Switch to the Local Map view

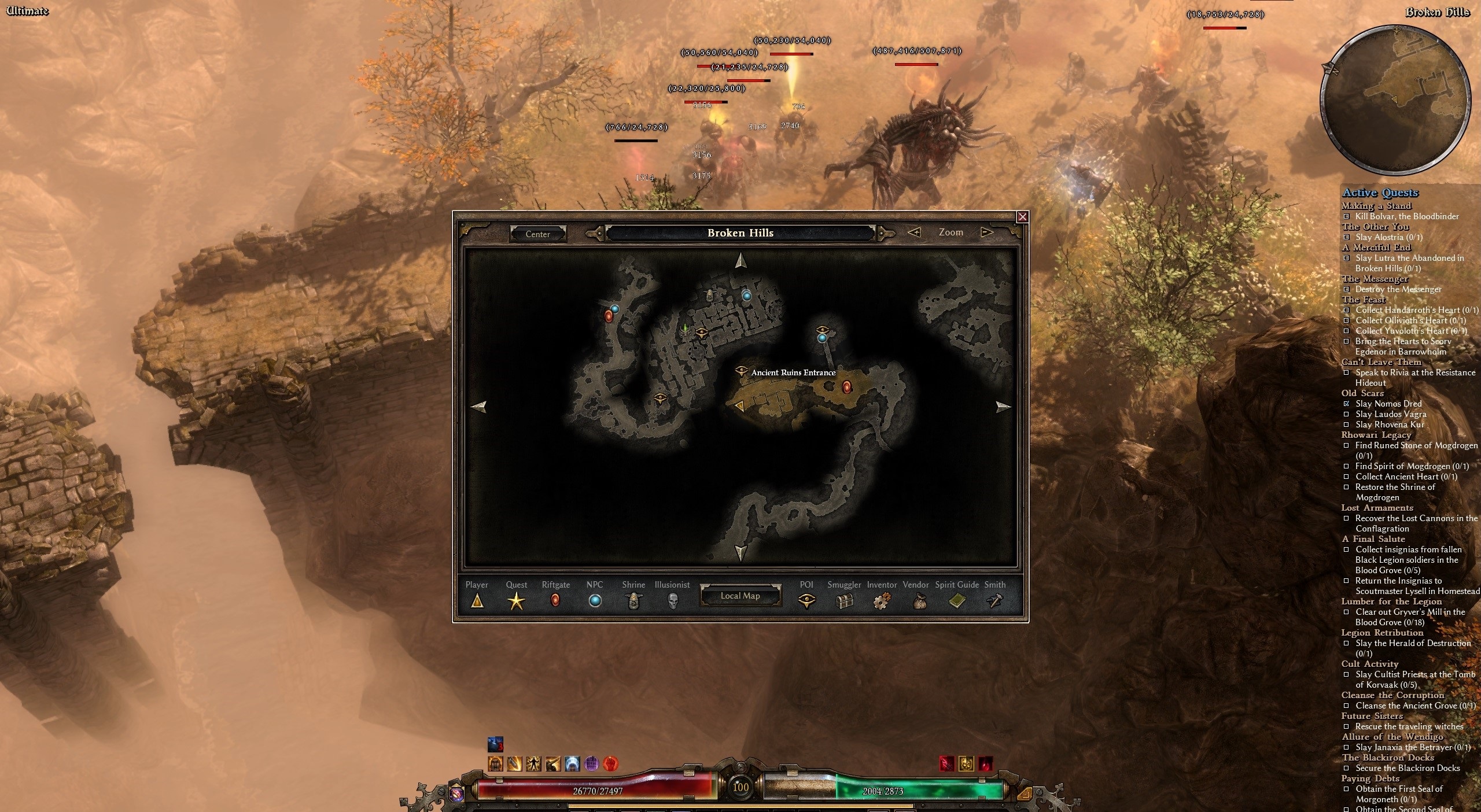740,596
